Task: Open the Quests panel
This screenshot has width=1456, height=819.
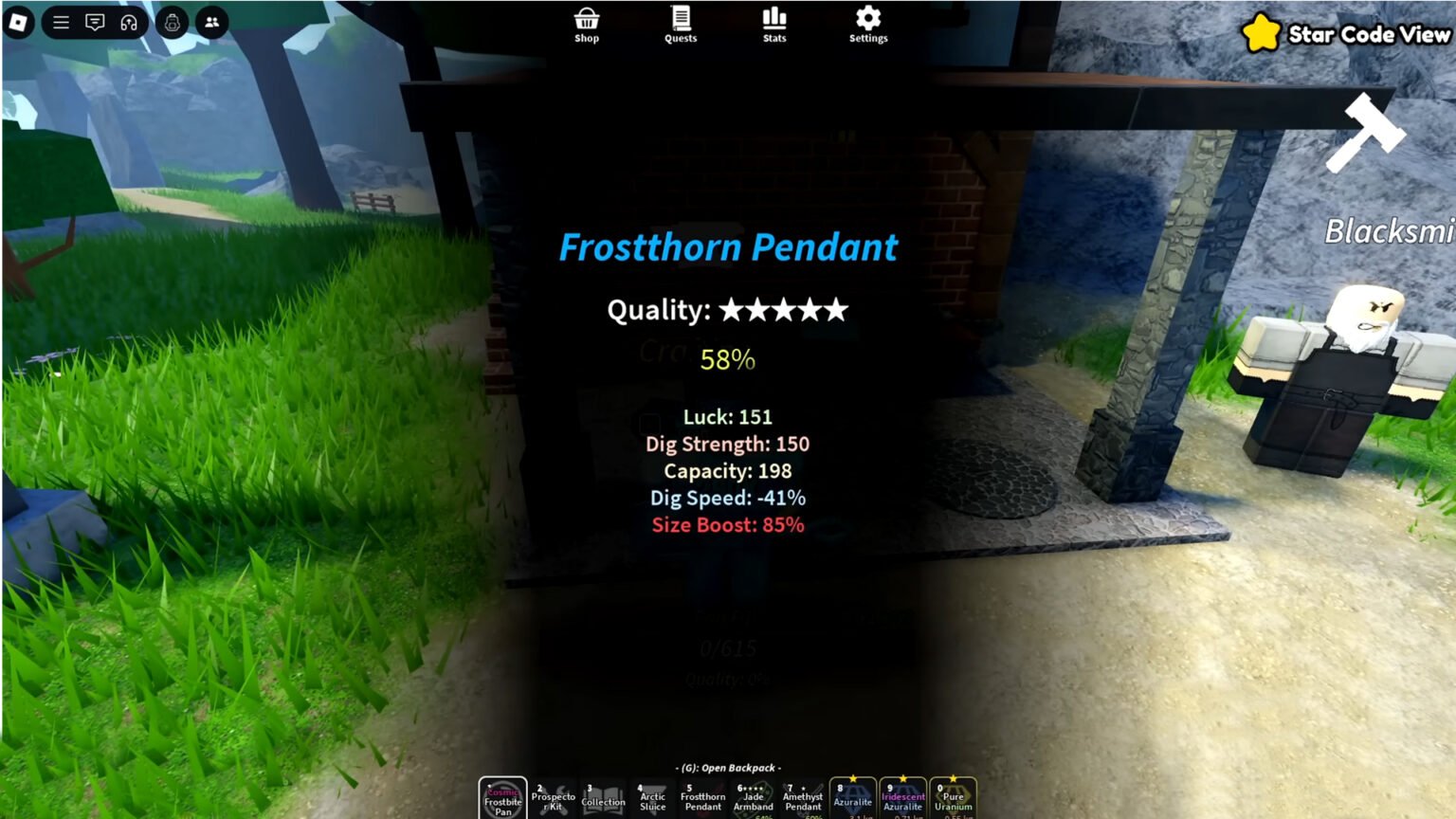Action: coord(680,23)
